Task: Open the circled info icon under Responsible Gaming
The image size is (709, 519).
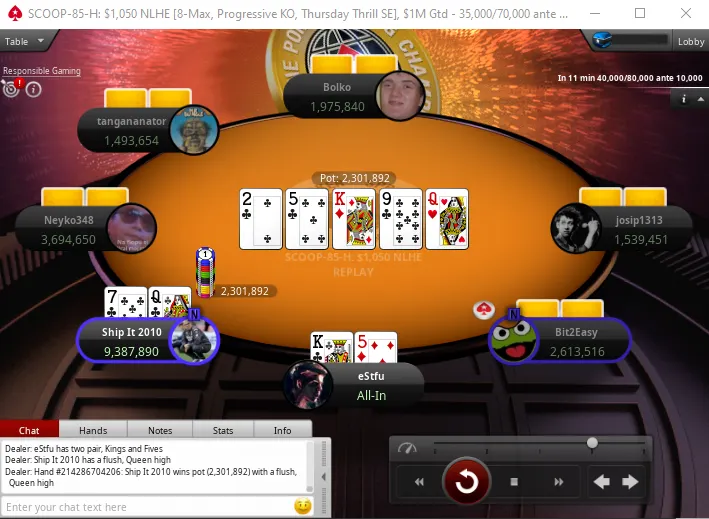Action: coord(33,89)
